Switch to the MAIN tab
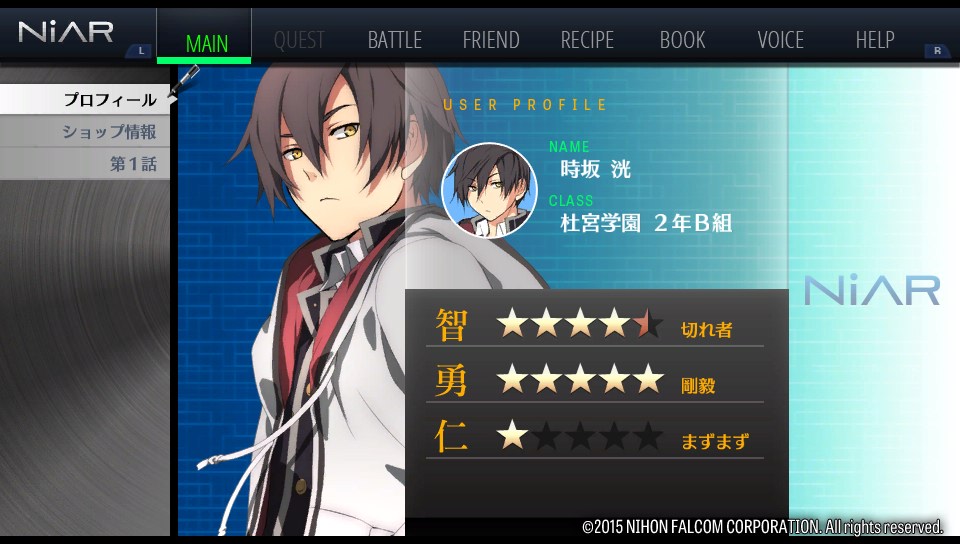 206,42
